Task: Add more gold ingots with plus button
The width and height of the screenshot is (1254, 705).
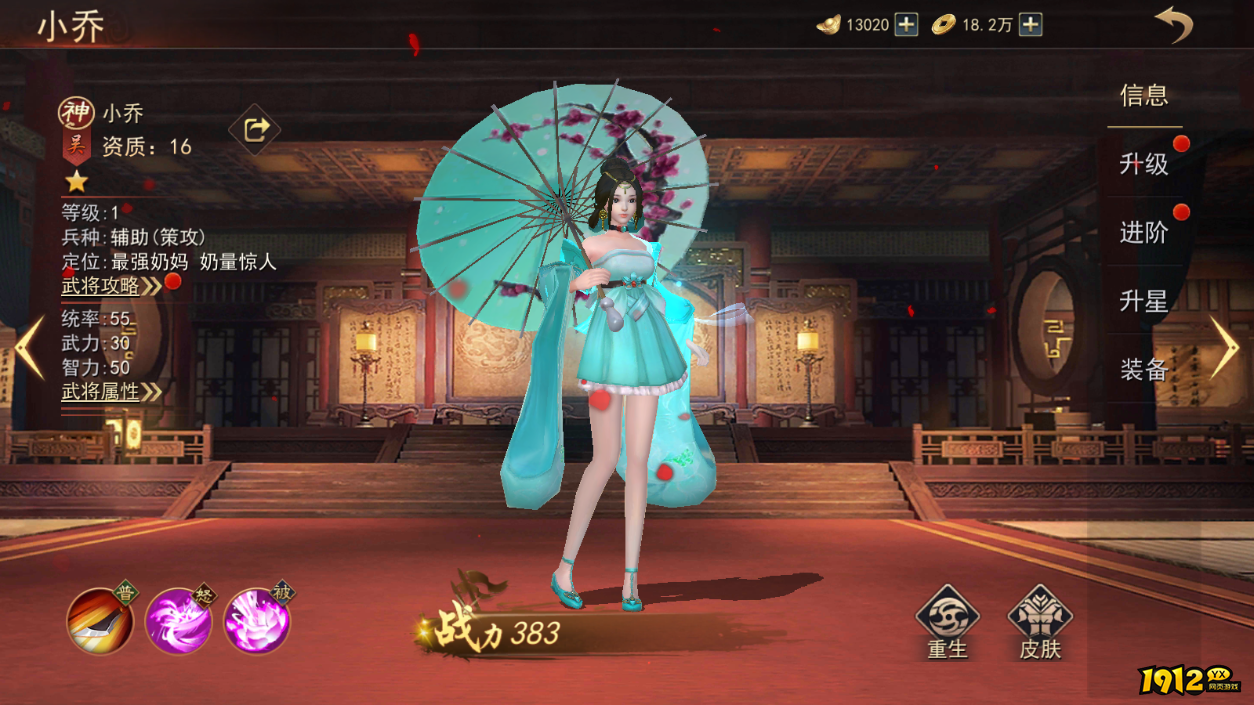Action: click(906, 25)
